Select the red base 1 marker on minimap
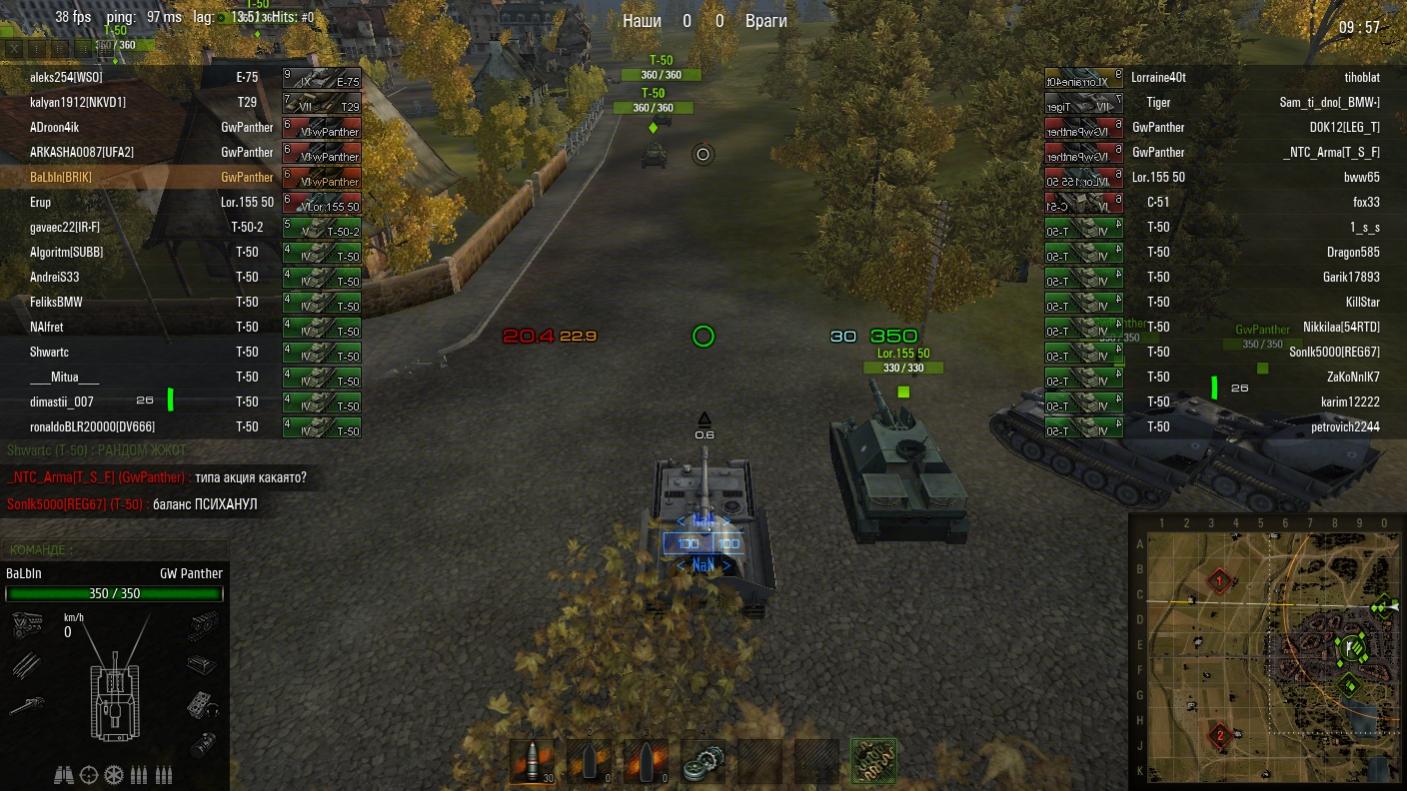The width and height of the screenshot is (1407, 791). pos(1218,580)
